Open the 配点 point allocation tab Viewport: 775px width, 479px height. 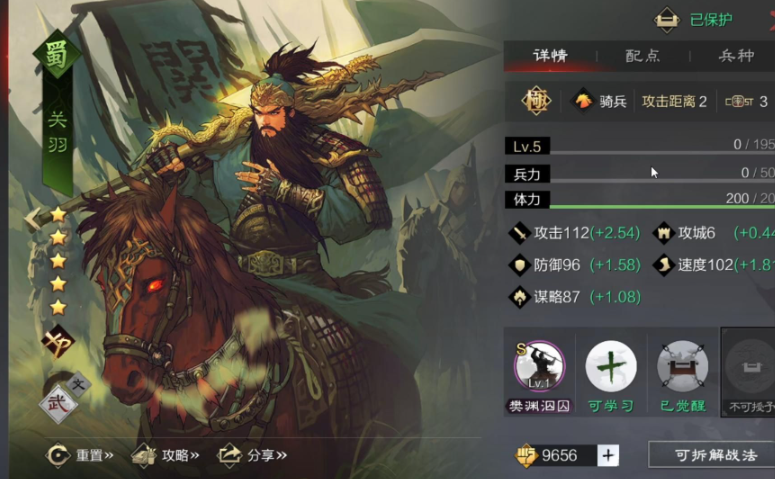pyautogui.click(x=643, y=55)
